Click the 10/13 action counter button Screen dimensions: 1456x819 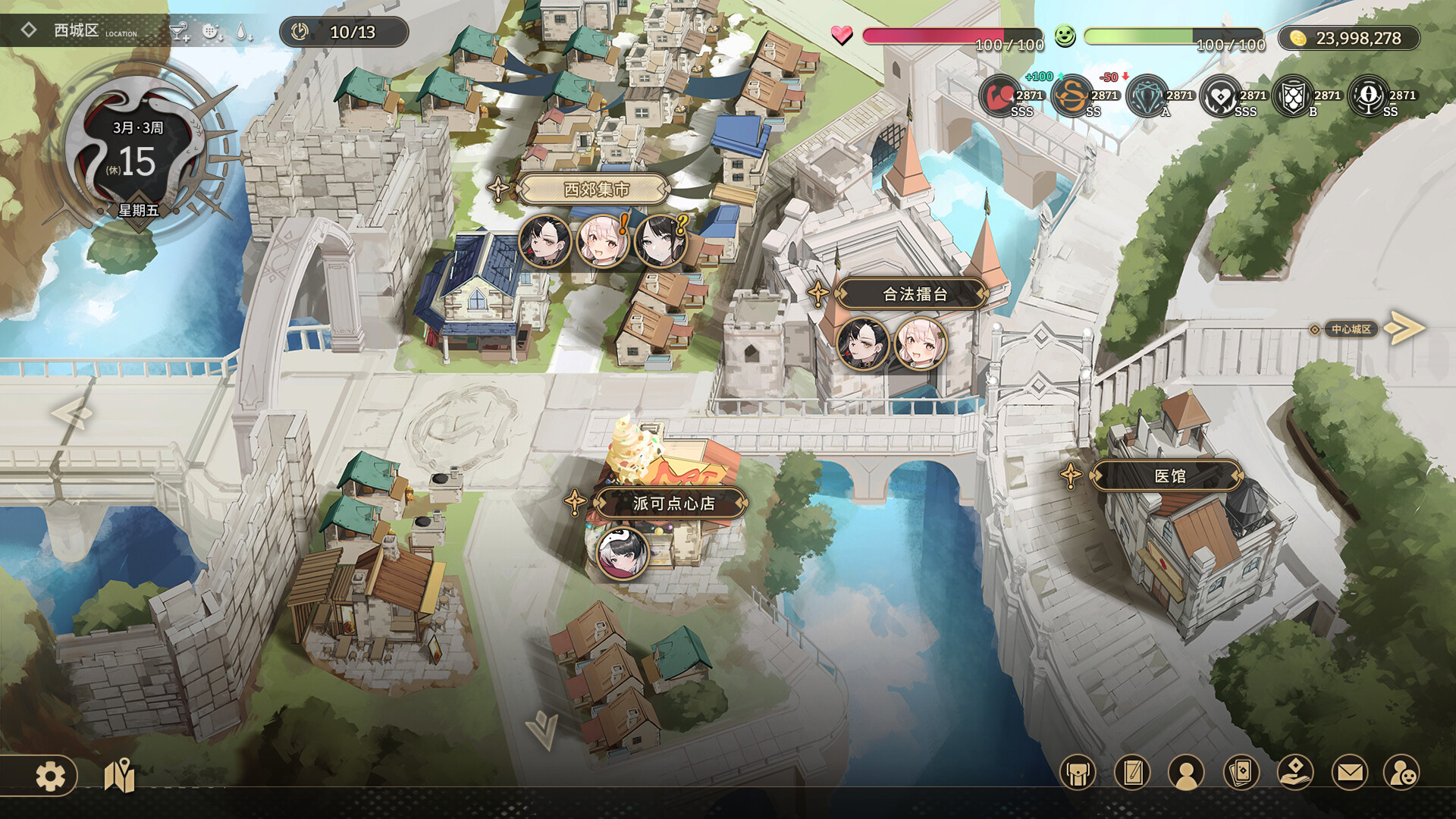[x=345, y=33]
